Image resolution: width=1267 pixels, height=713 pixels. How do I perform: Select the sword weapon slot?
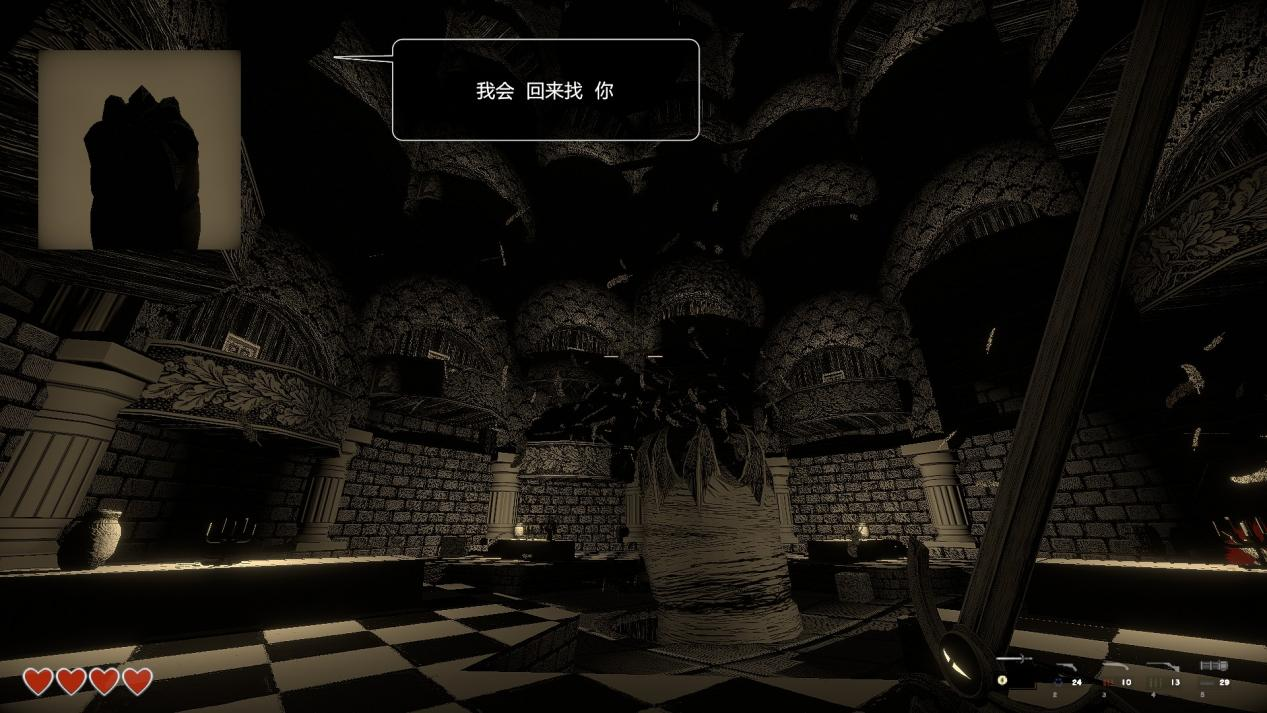pyautogui.click(x=1012, y=661)
